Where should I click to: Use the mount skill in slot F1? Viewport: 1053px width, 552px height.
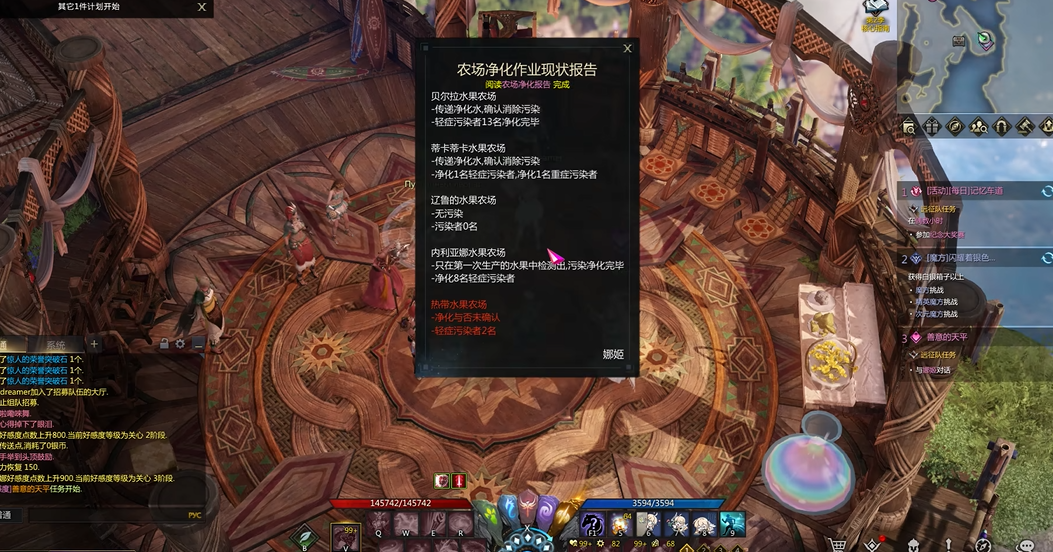[592, 524]
